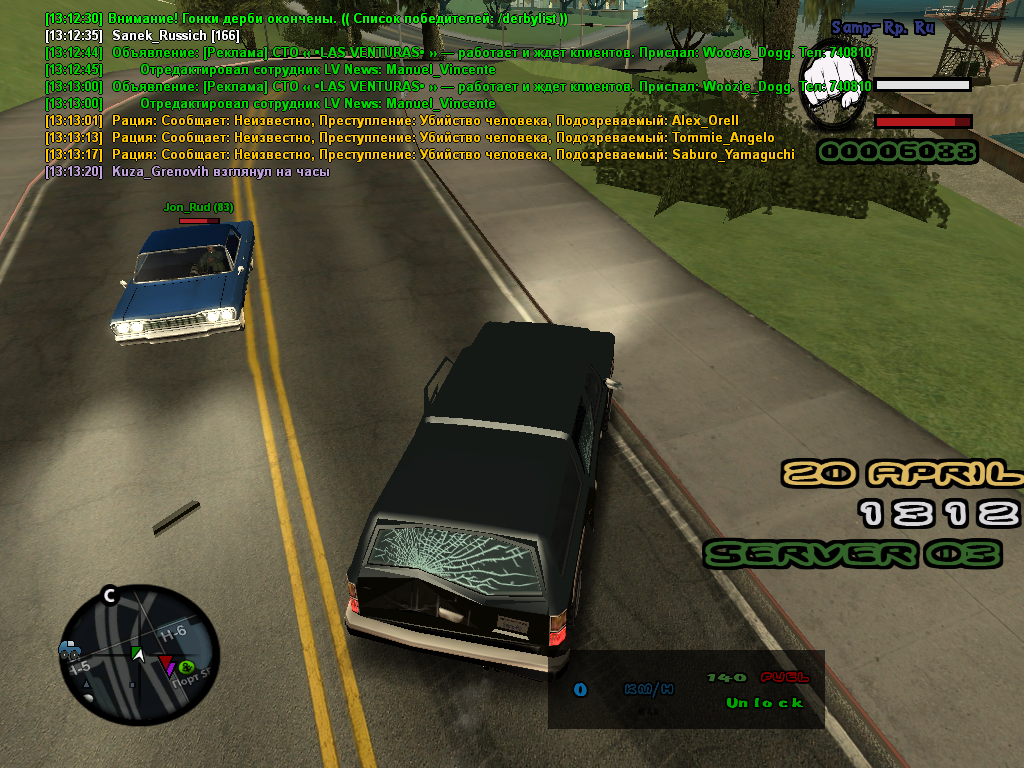The width and height of the screenshot is (1024, 768).
Task: Click the Unlock door status label
Action: [764, 702]
